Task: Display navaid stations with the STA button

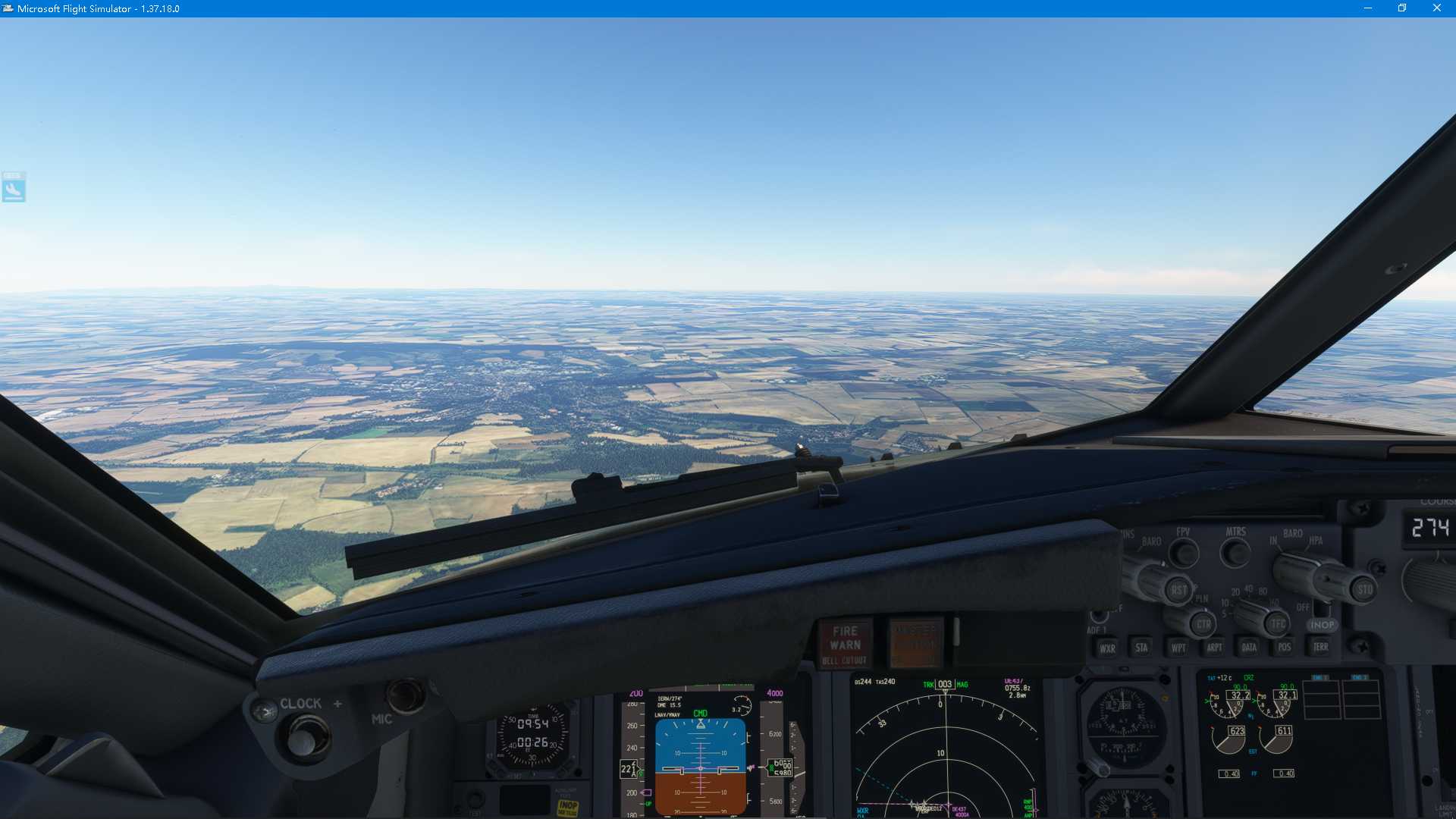Action: [1142, 648]
